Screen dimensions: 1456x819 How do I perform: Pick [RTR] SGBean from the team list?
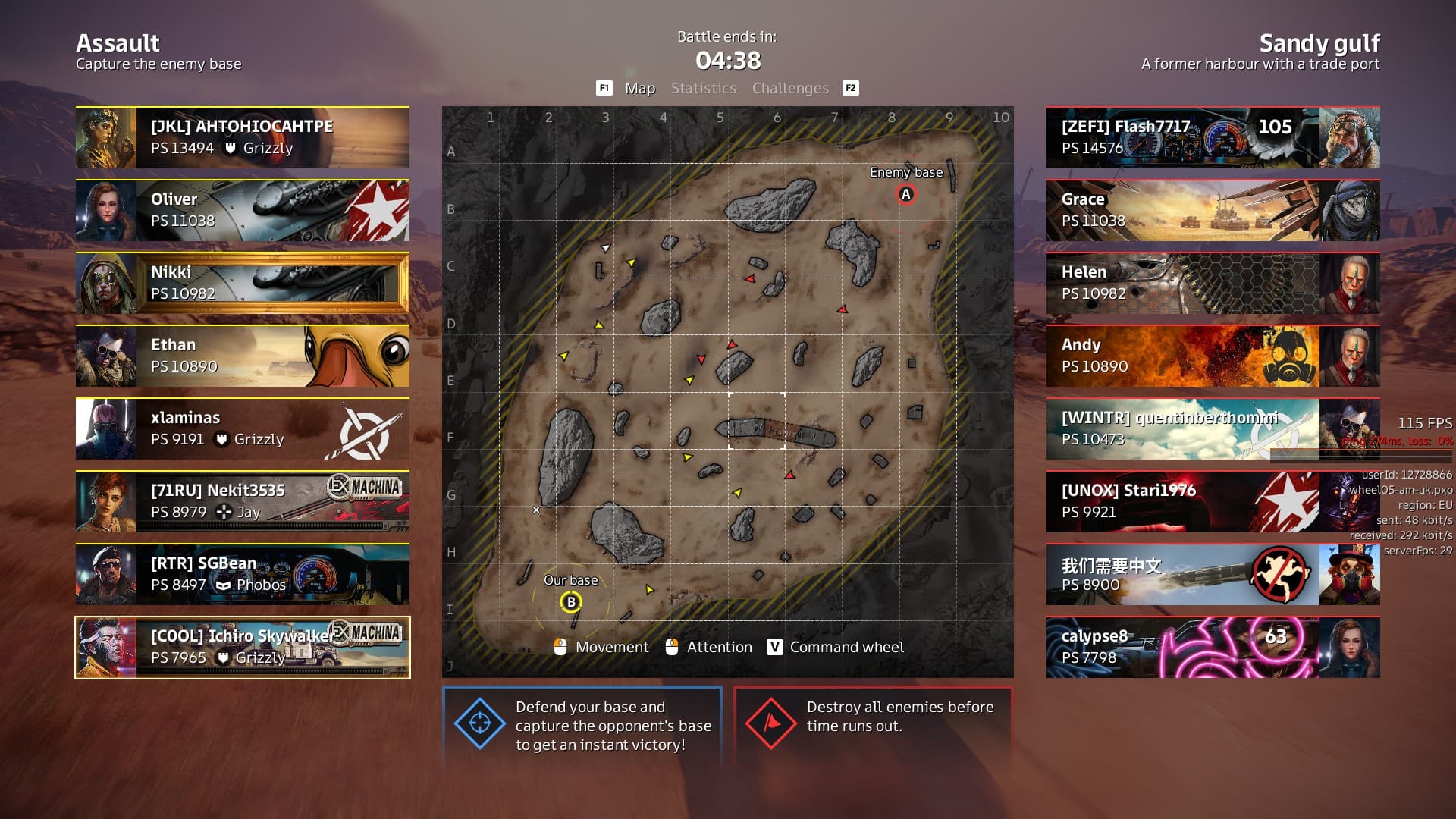point(243,574)
